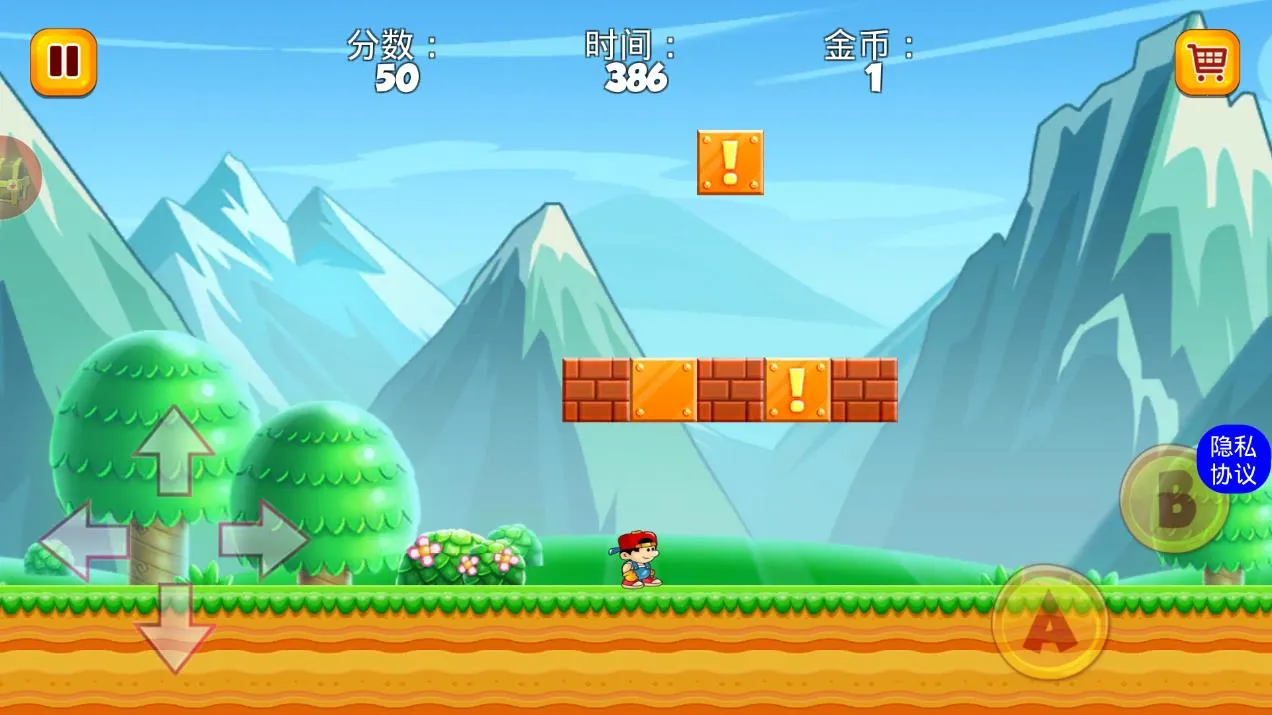The image size is (1272, 715).
Task: Tap the round B action button
Action: [1172, 500]
